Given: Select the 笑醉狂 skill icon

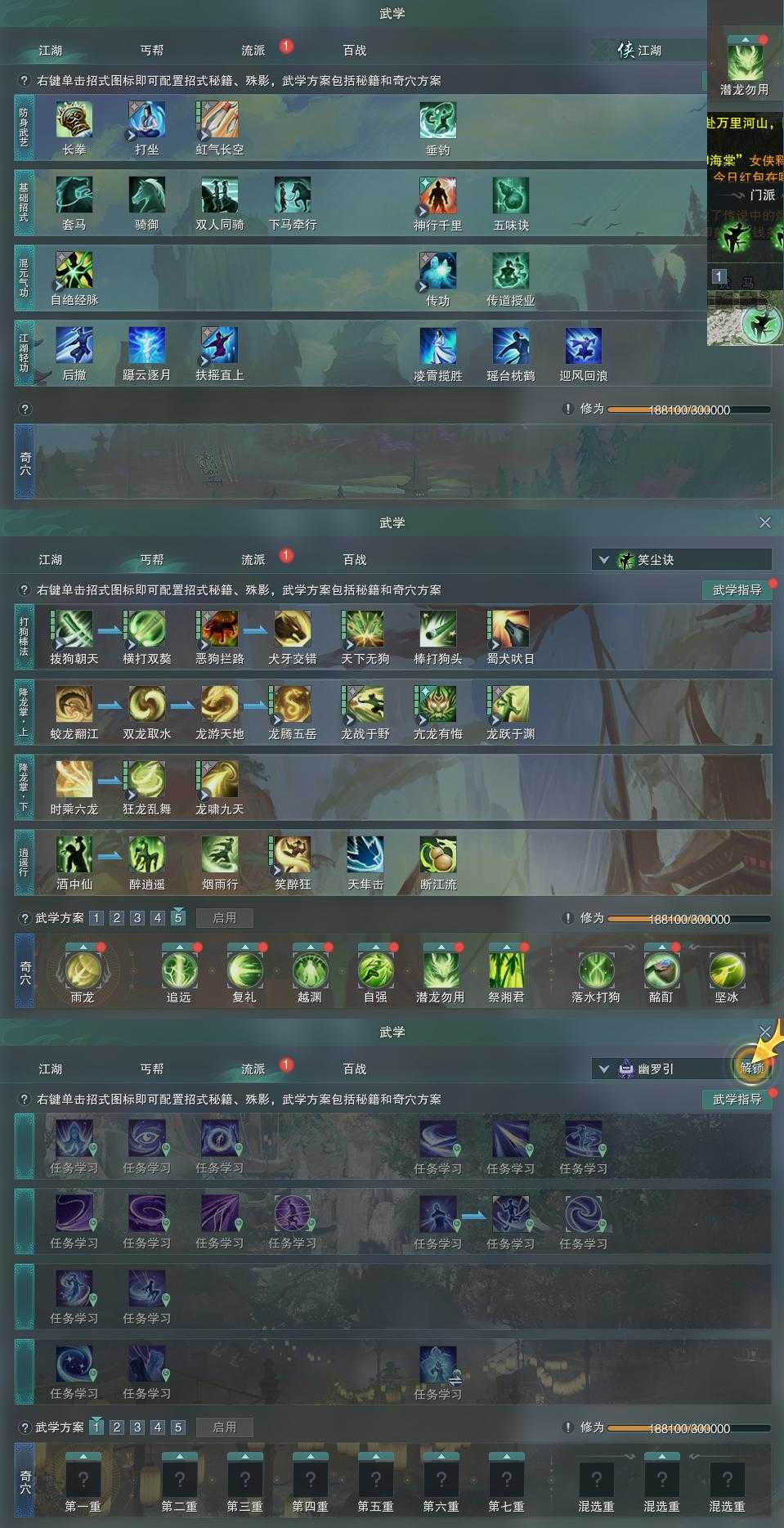Looking at the screenshot, I should [292, 855].
